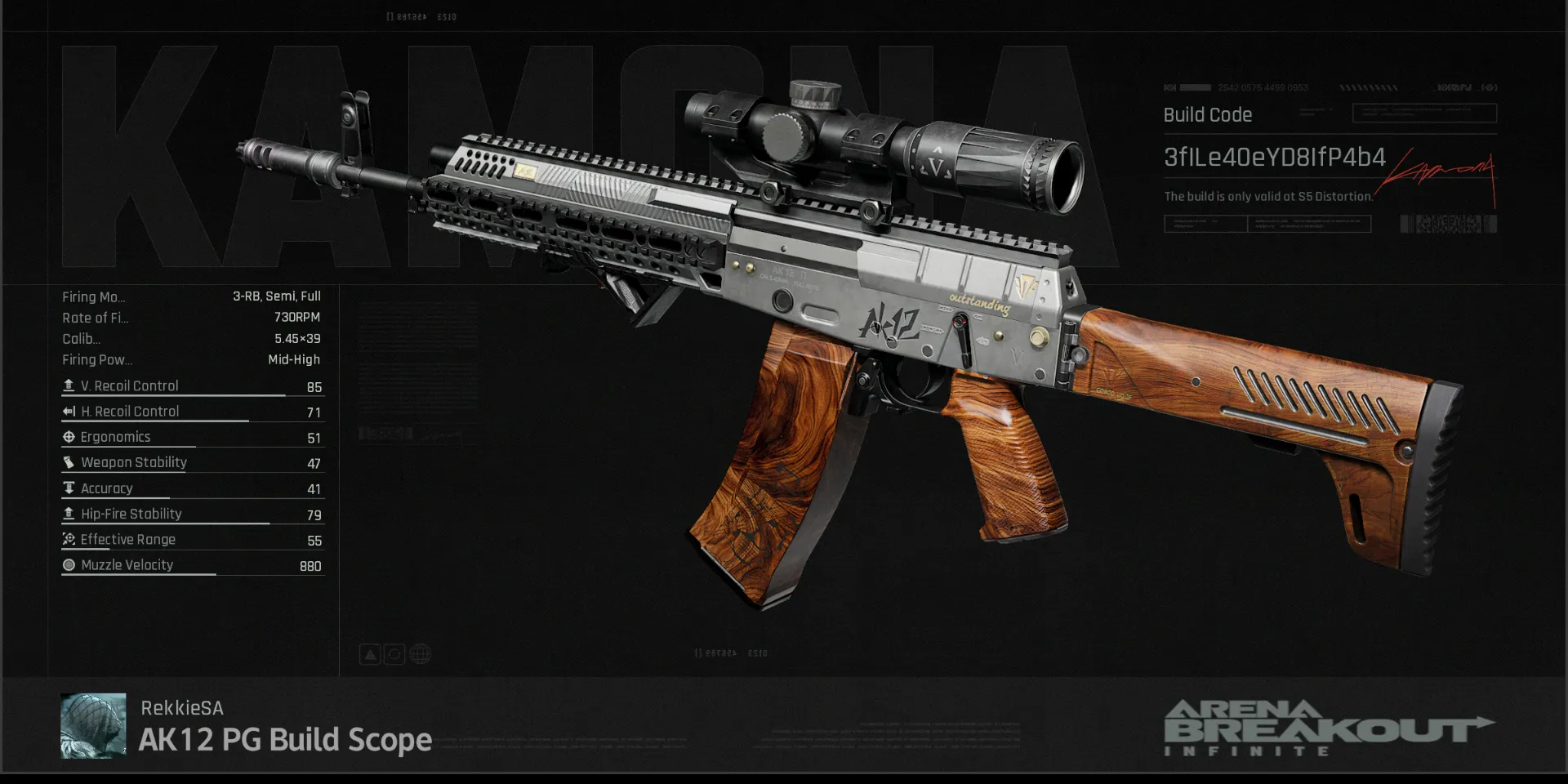Toggle the Full auto firing mode

coord(310,296)
